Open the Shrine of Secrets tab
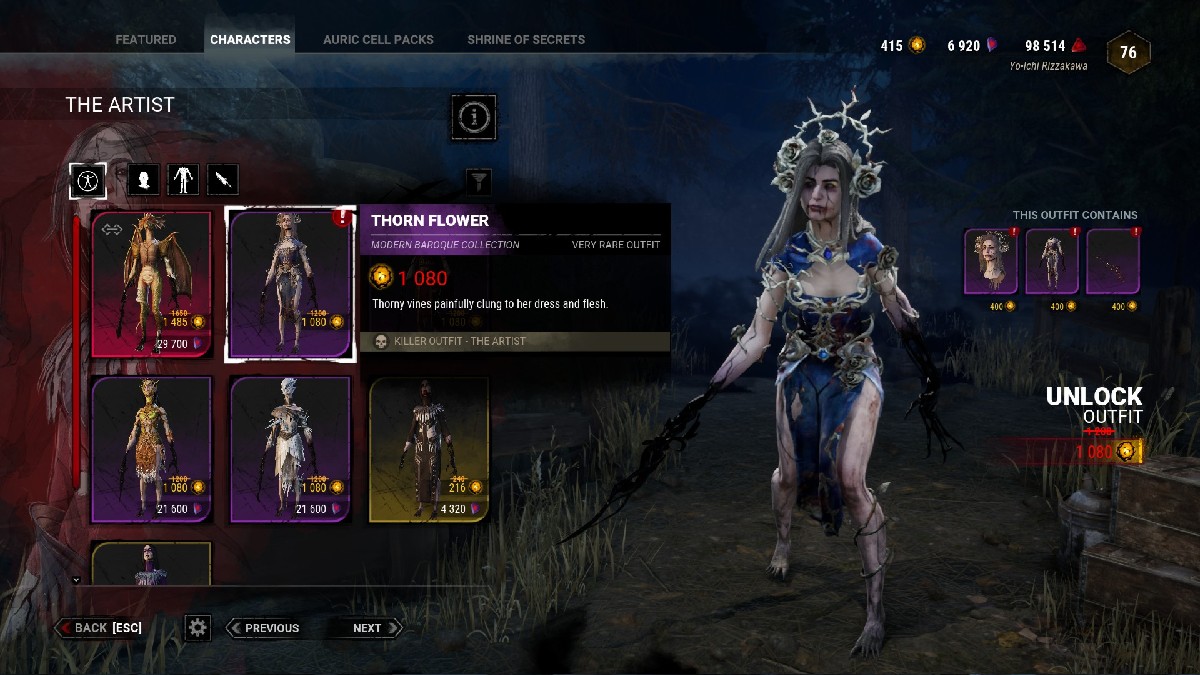 tap(526, 40)
